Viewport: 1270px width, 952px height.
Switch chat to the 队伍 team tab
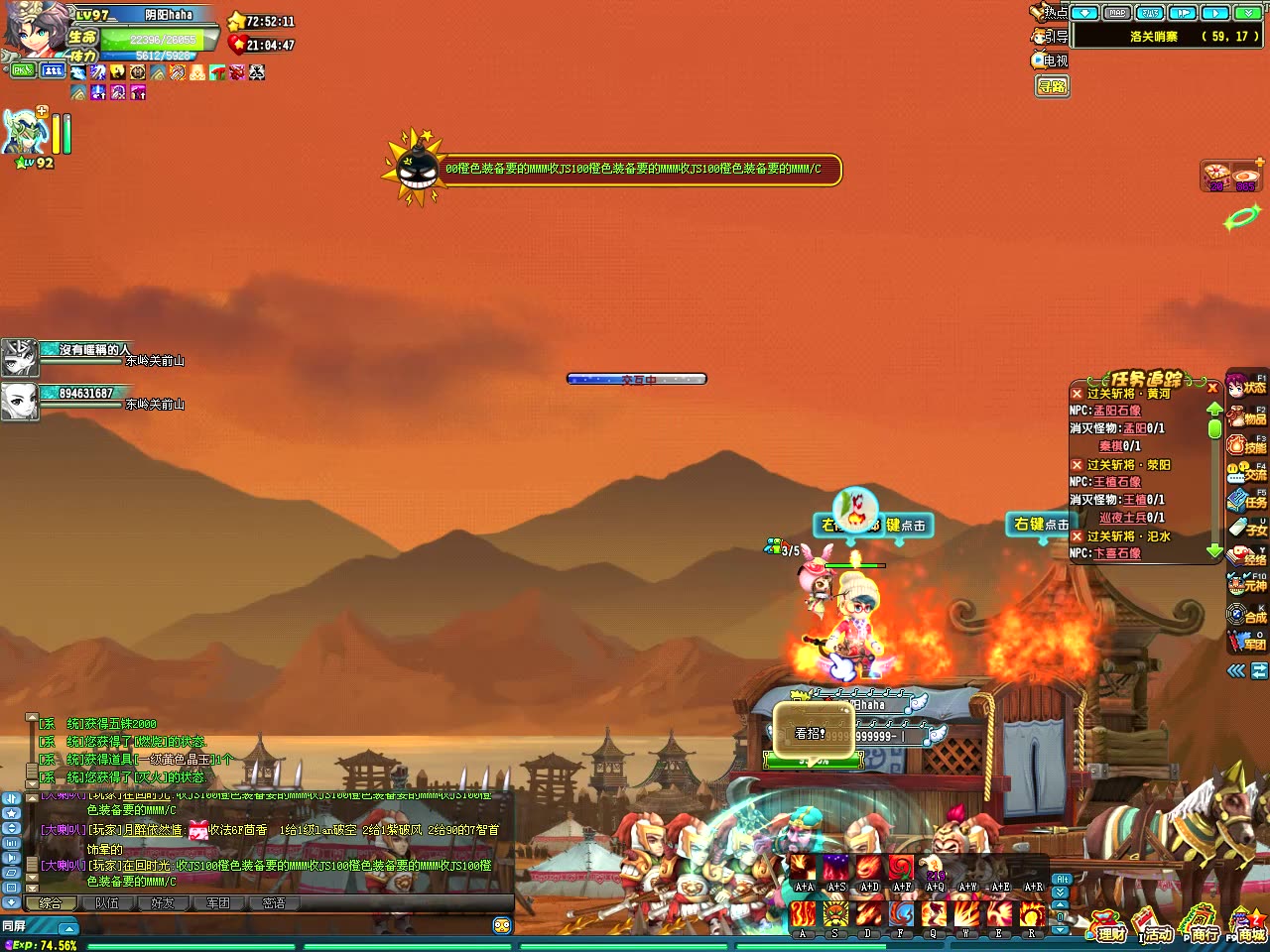(106, 903)
